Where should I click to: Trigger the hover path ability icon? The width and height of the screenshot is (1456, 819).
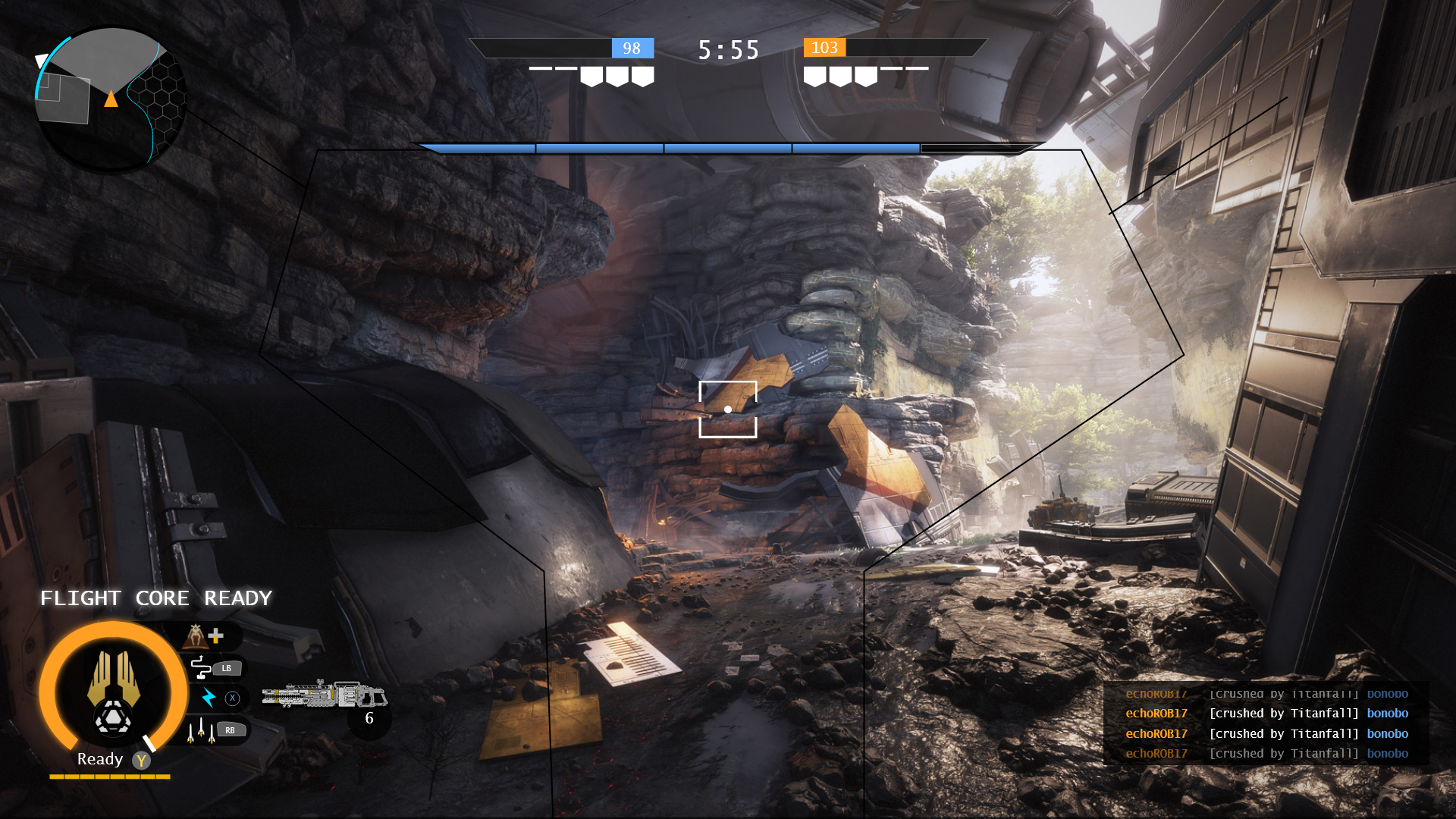pyautogui.click(x=201, y=667)
